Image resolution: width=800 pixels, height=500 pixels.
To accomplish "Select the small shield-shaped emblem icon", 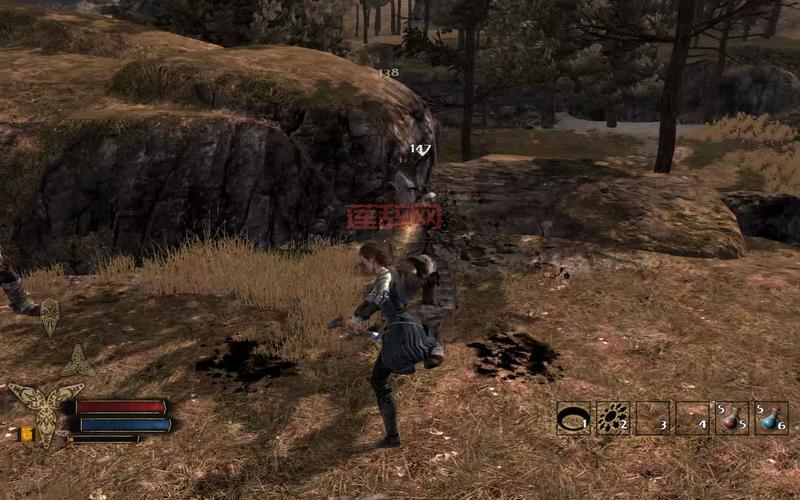I will (x=49, y=316).
